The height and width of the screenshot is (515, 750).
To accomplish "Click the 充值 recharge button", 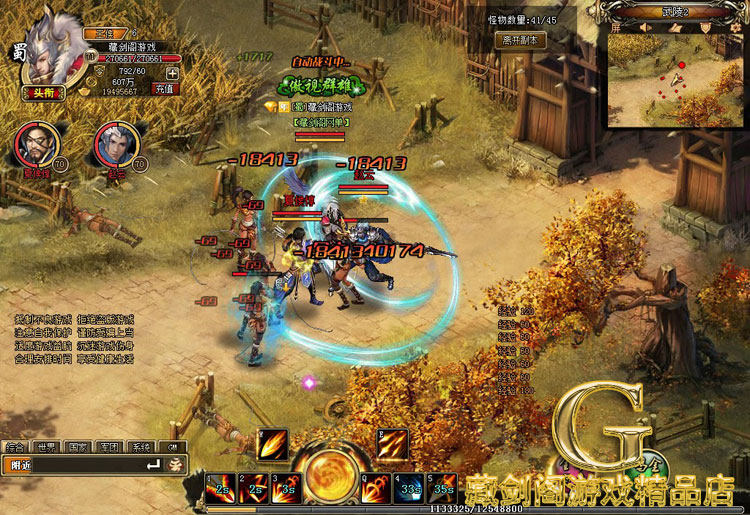I will (159, 88).
